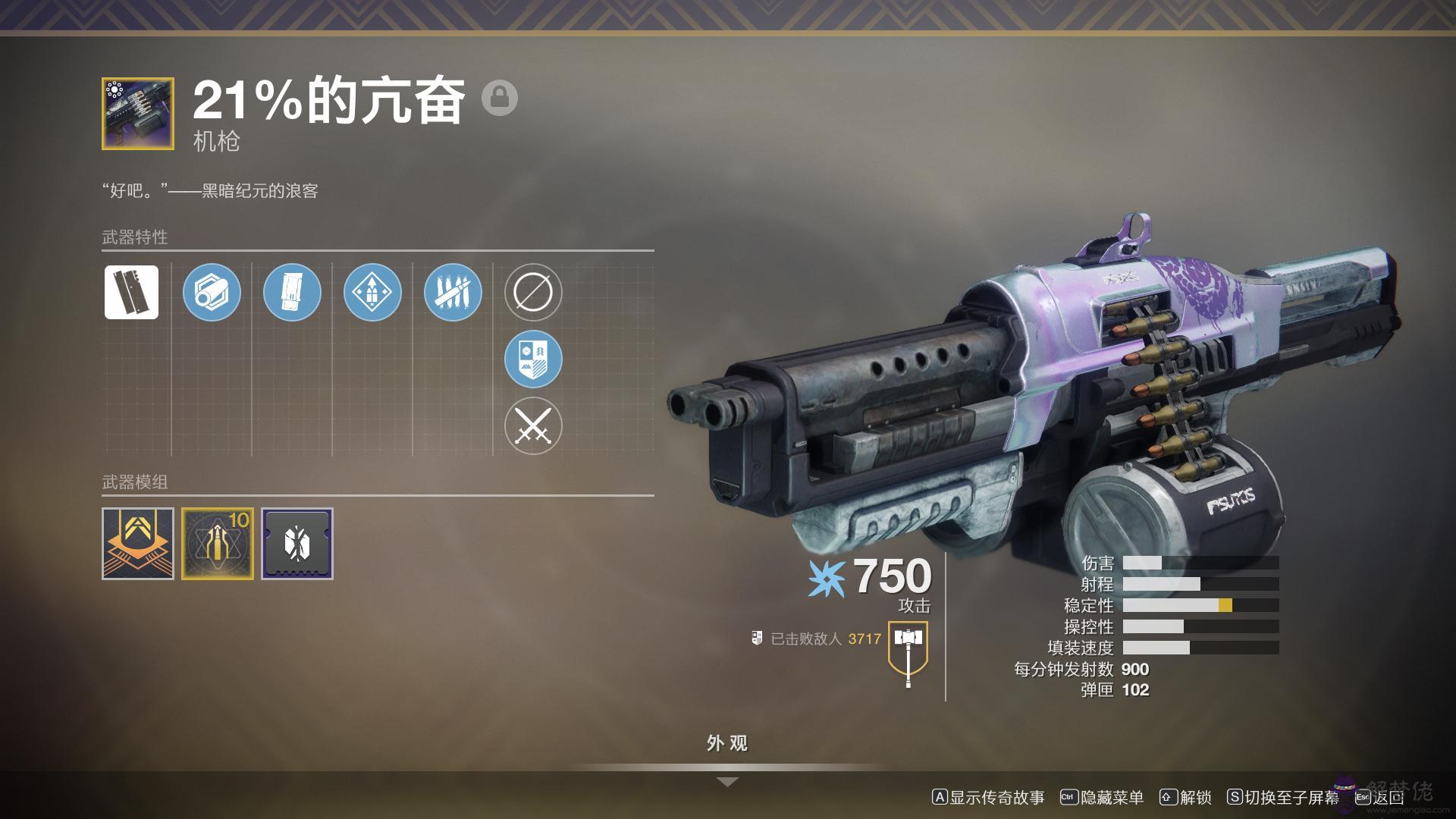Open the gold level 10 weapon mod
Screen dimensions: 1456x819
pyautogui.click(x=218, y=544)
